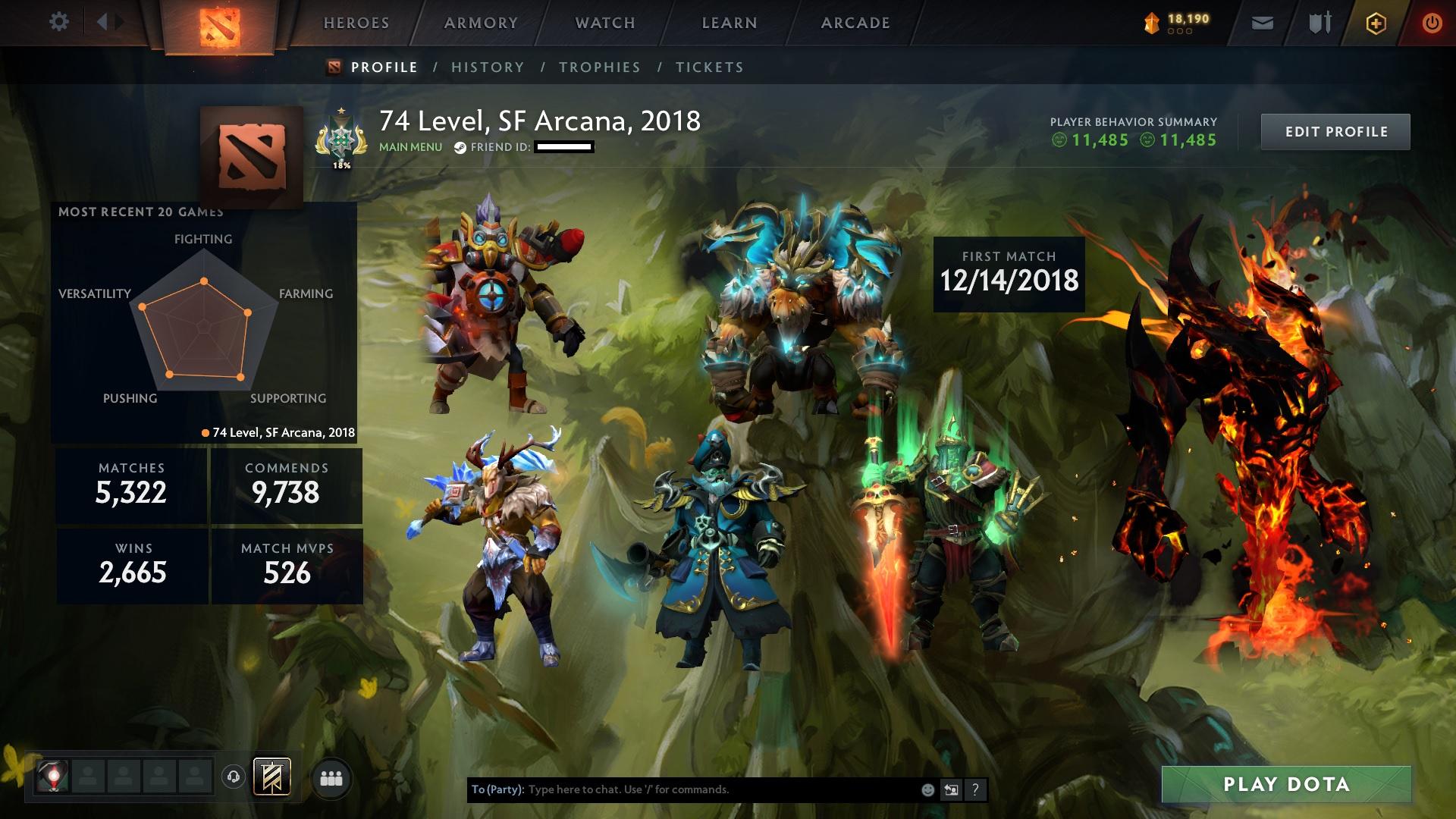Open the TROPHIES tab
The image size is (1456, 819).
(599, 67)
